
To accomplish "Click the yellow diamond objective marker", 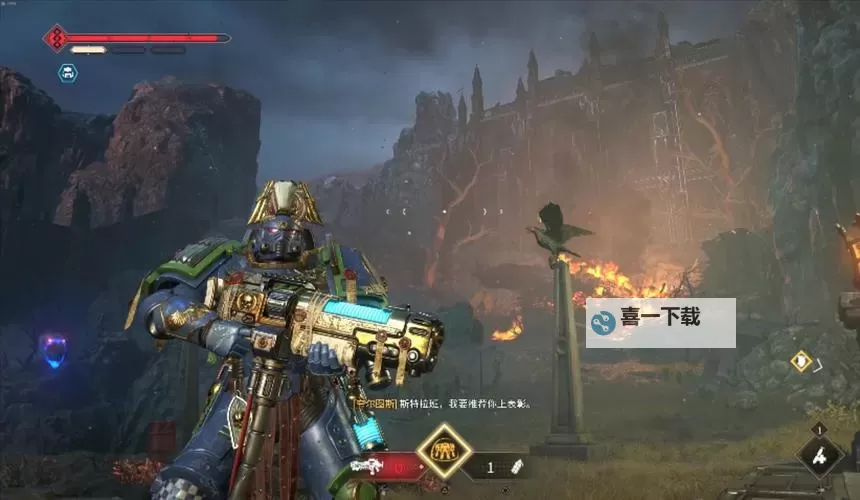I will pos(800,361).
